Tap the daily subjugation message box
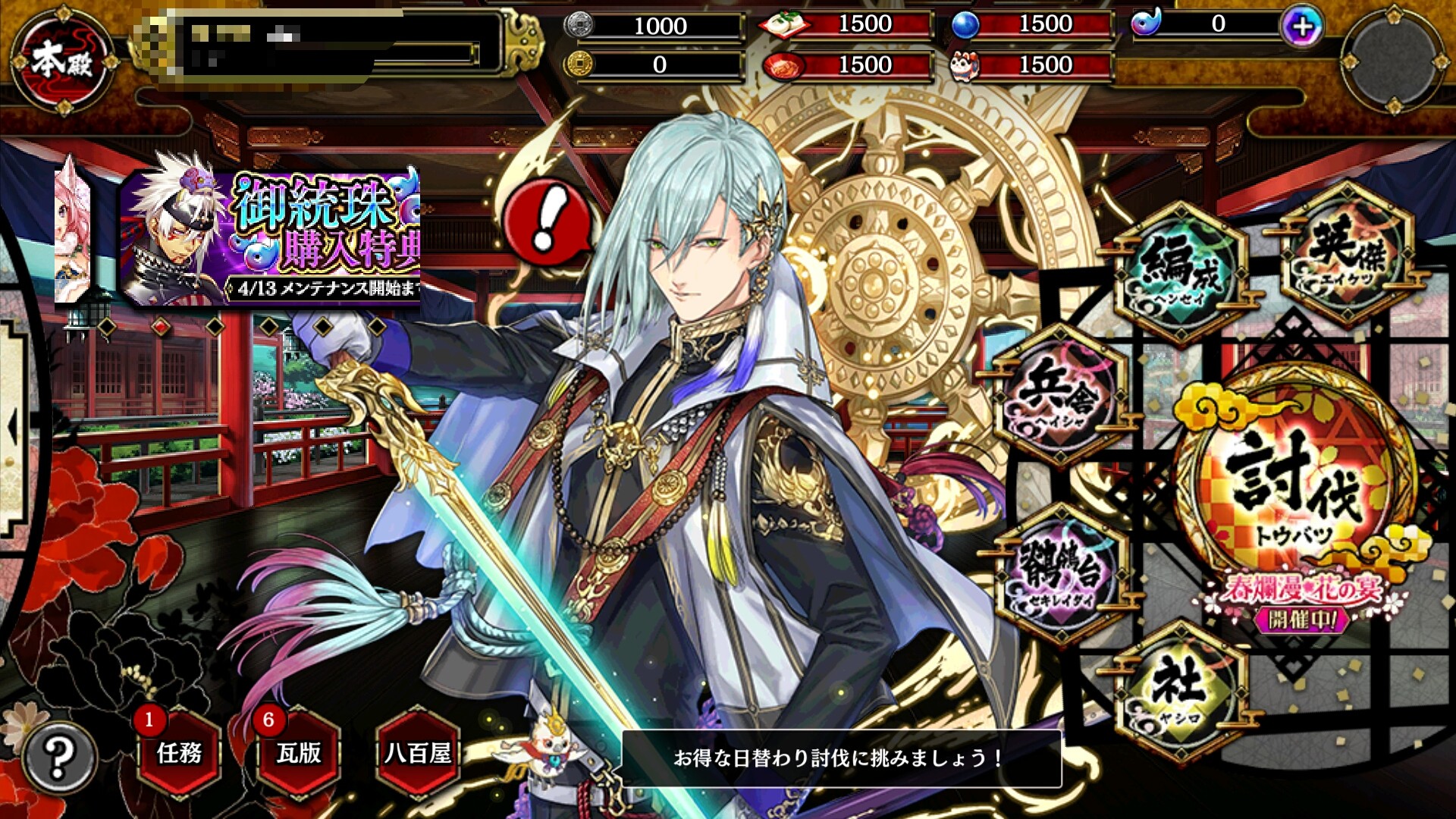Screen dimensions: 1456x819 click(x=840, y=758)
